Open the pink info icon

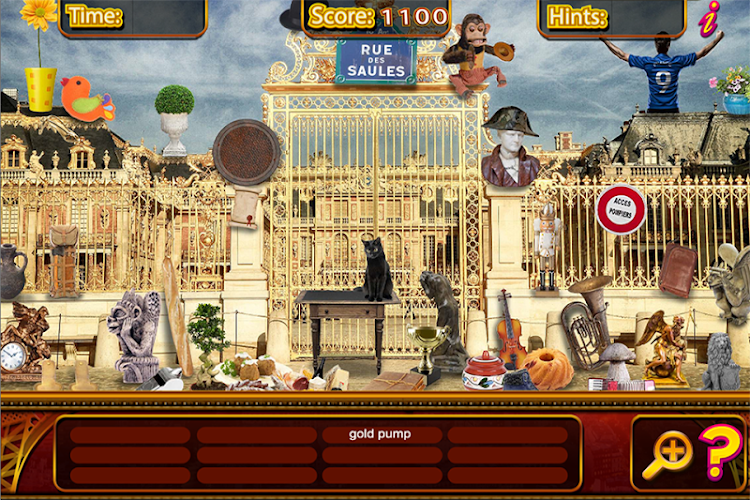click(x=710, y=17)
